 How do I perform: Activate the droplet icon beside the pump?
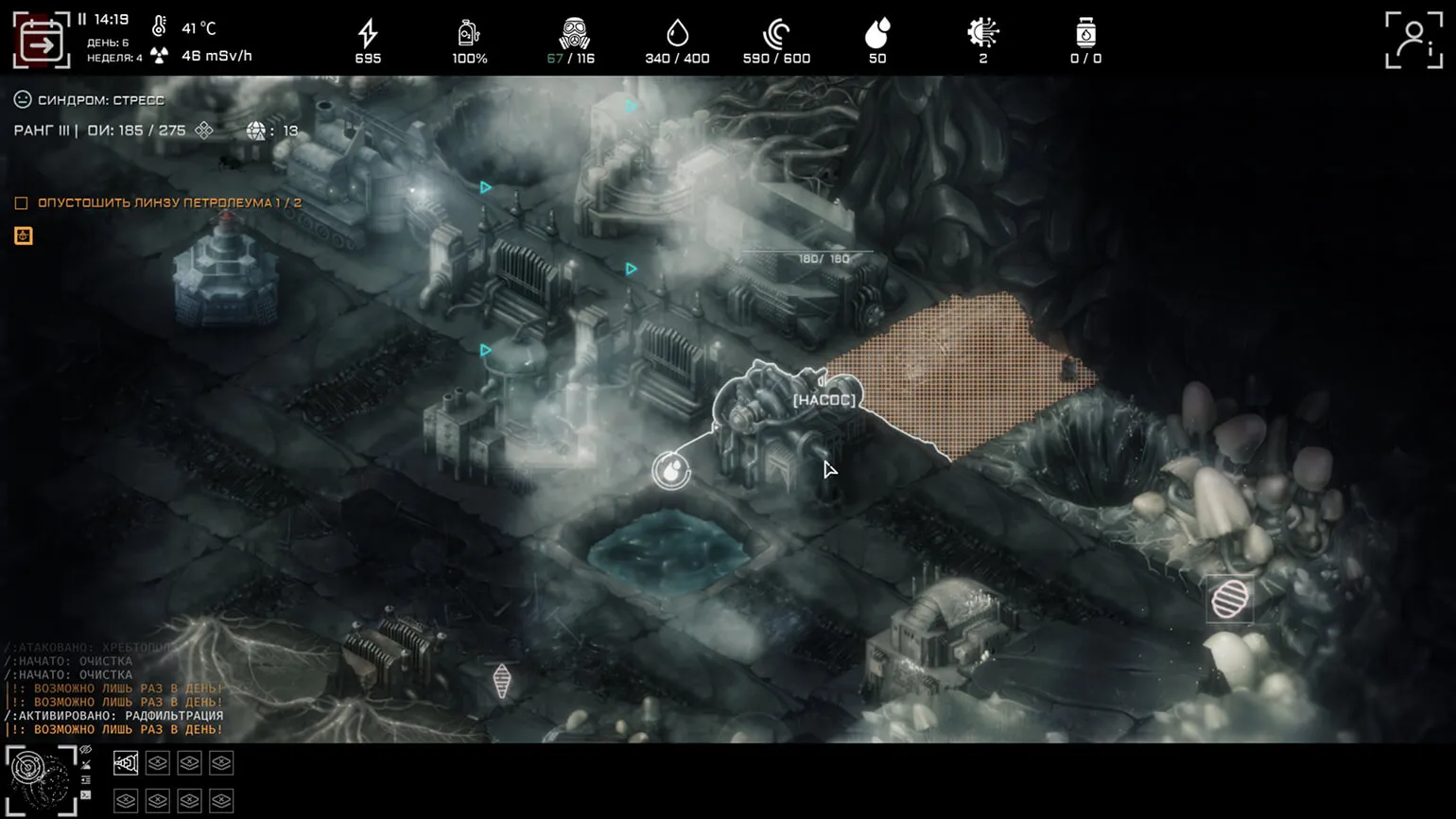coord(671,470)
